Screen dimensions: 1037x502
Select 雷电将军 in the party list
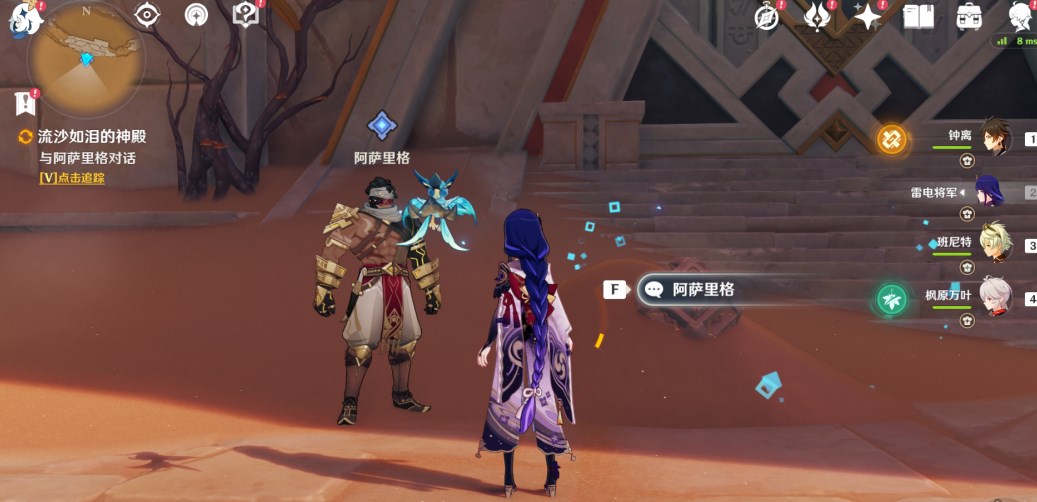click(995, 192)
